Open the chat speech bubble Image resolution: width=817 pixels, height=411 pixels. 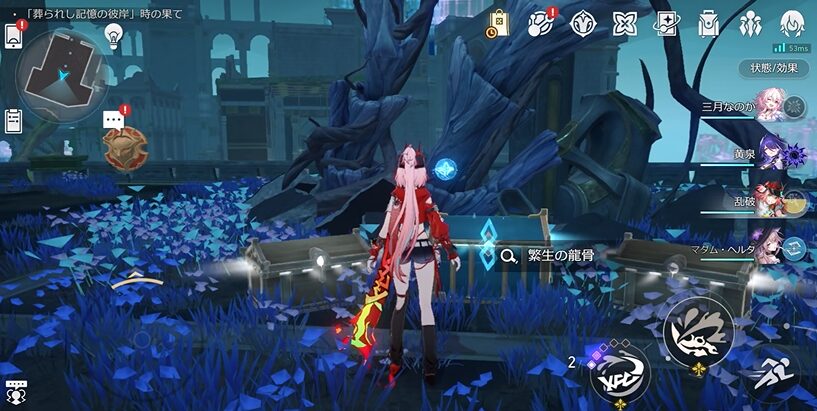click(x=114, y=119)
